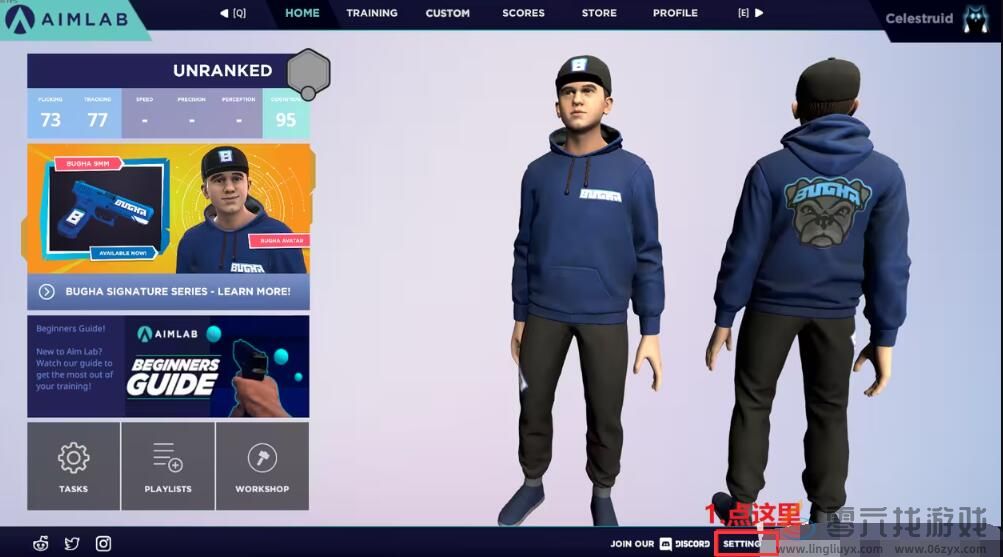Viewport: 1003px width, 557px height.
Task: Open the Instagram icon link
Action: 103,543
